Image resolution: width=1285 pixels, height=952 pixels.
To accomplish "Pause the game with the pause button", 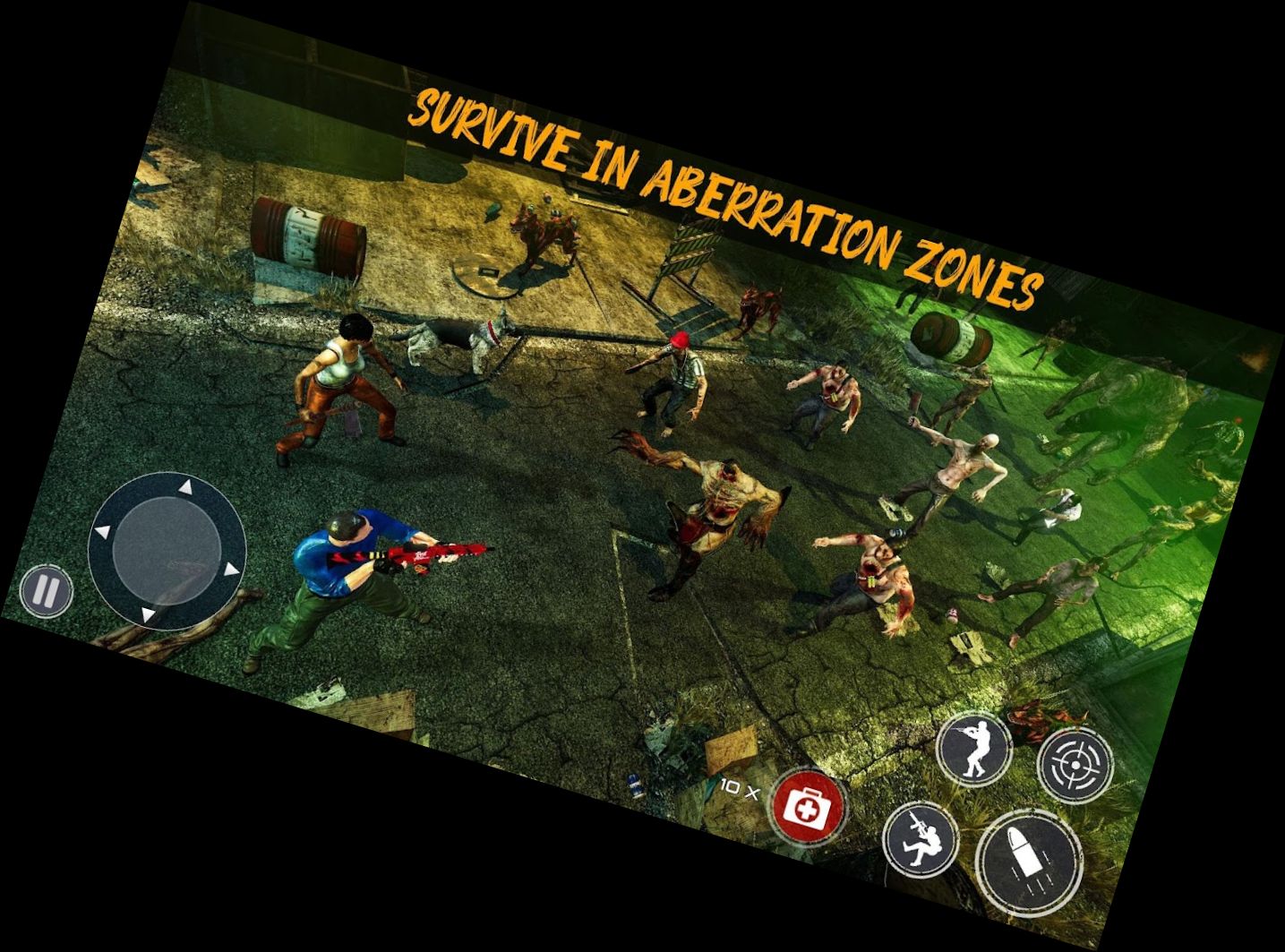I will pos(46,591).
